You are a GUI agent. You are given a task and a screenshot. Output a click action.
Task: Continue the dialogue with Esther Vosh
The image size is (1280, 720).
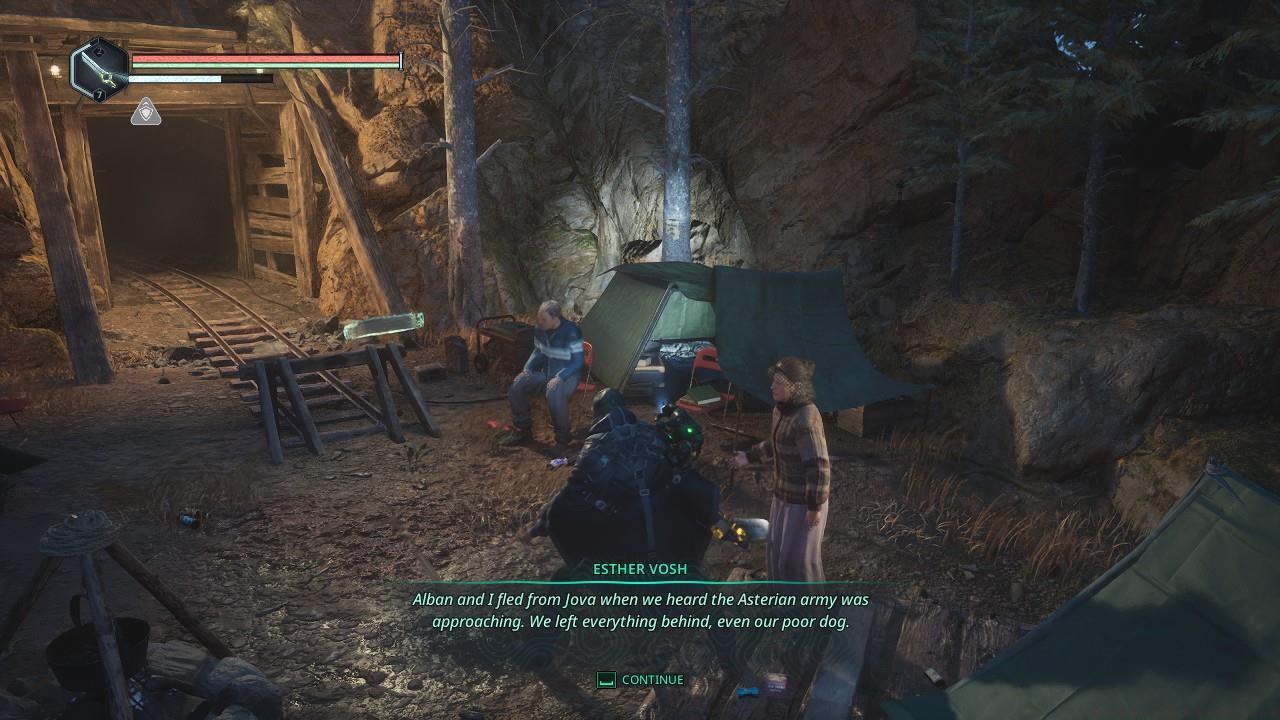(x=640, y=680)
